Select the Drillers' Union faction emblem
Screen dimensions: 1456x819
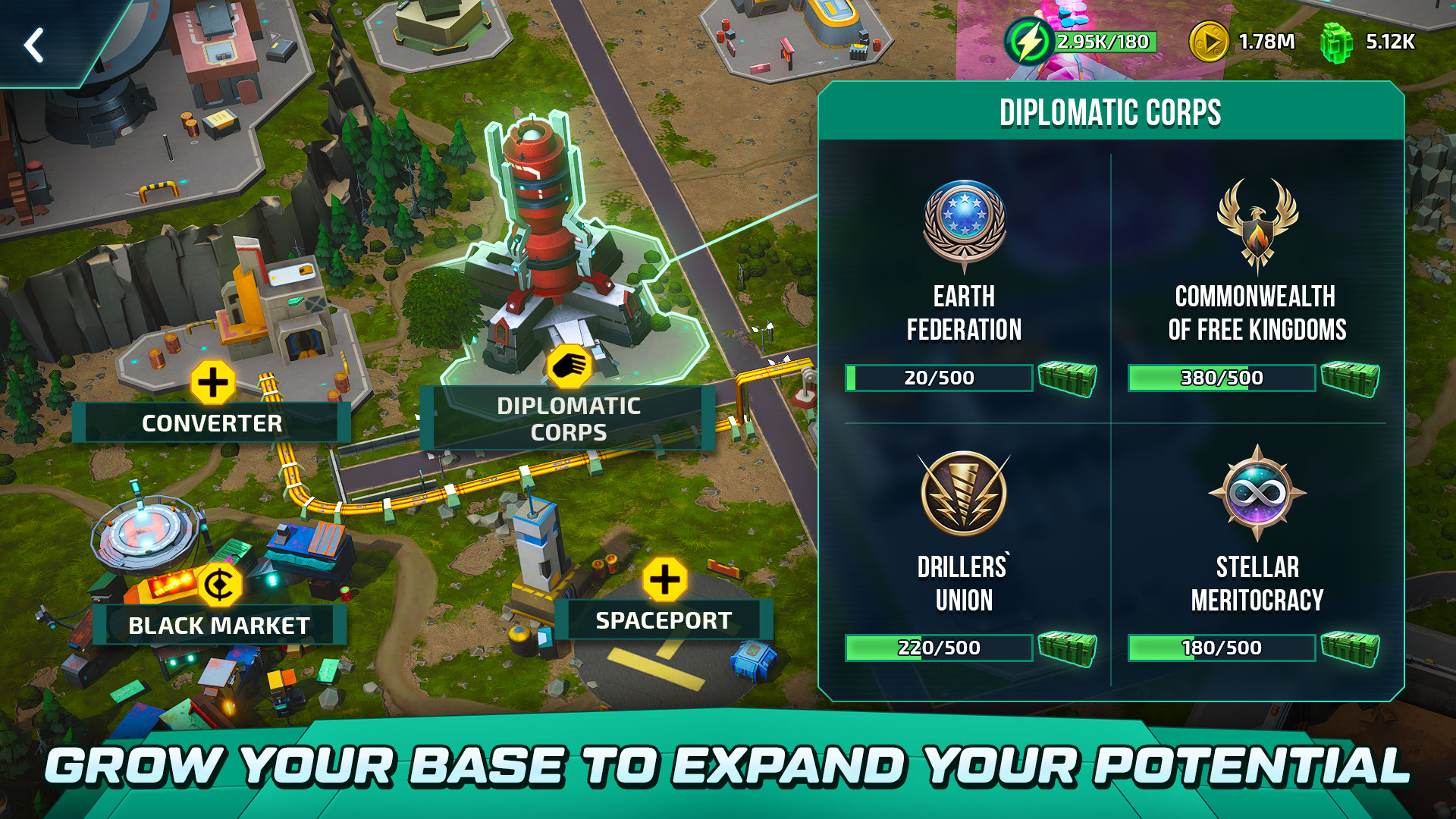[964, 494]
